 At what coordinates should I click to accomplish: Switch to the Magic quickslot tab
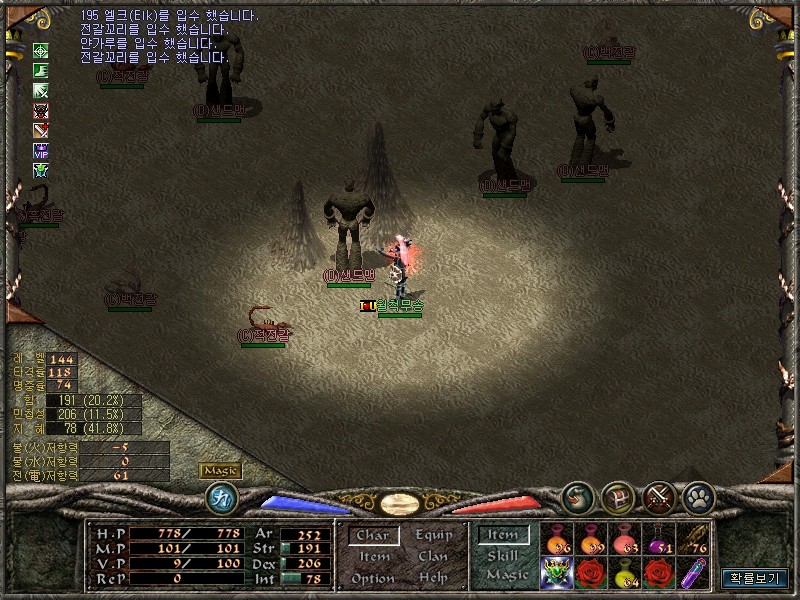(506, 575)
